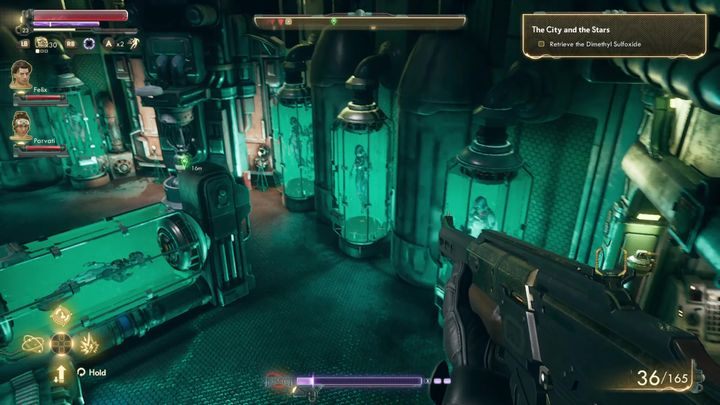The width and height of the screenshot is (720, 405).
Task: Activate the explosion burst command icon
Action: pos(89,344)
